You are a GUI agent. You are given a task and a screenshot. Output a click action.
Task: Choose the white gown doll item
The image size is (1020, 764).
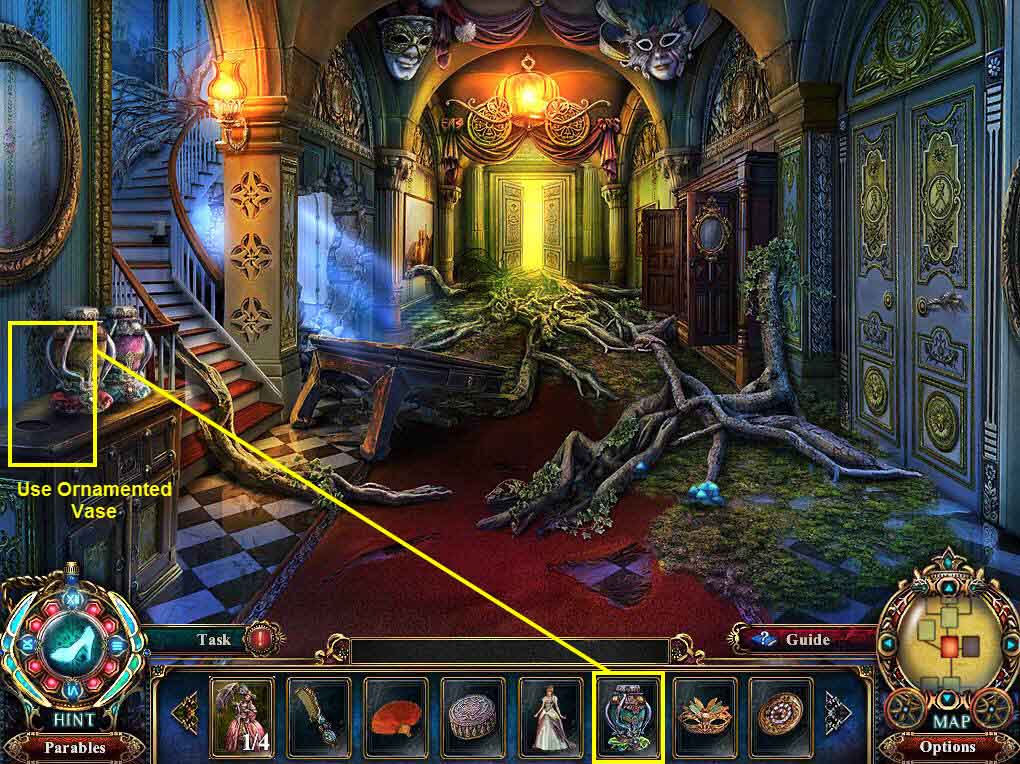pyautogui.click(x=550, y=714)
